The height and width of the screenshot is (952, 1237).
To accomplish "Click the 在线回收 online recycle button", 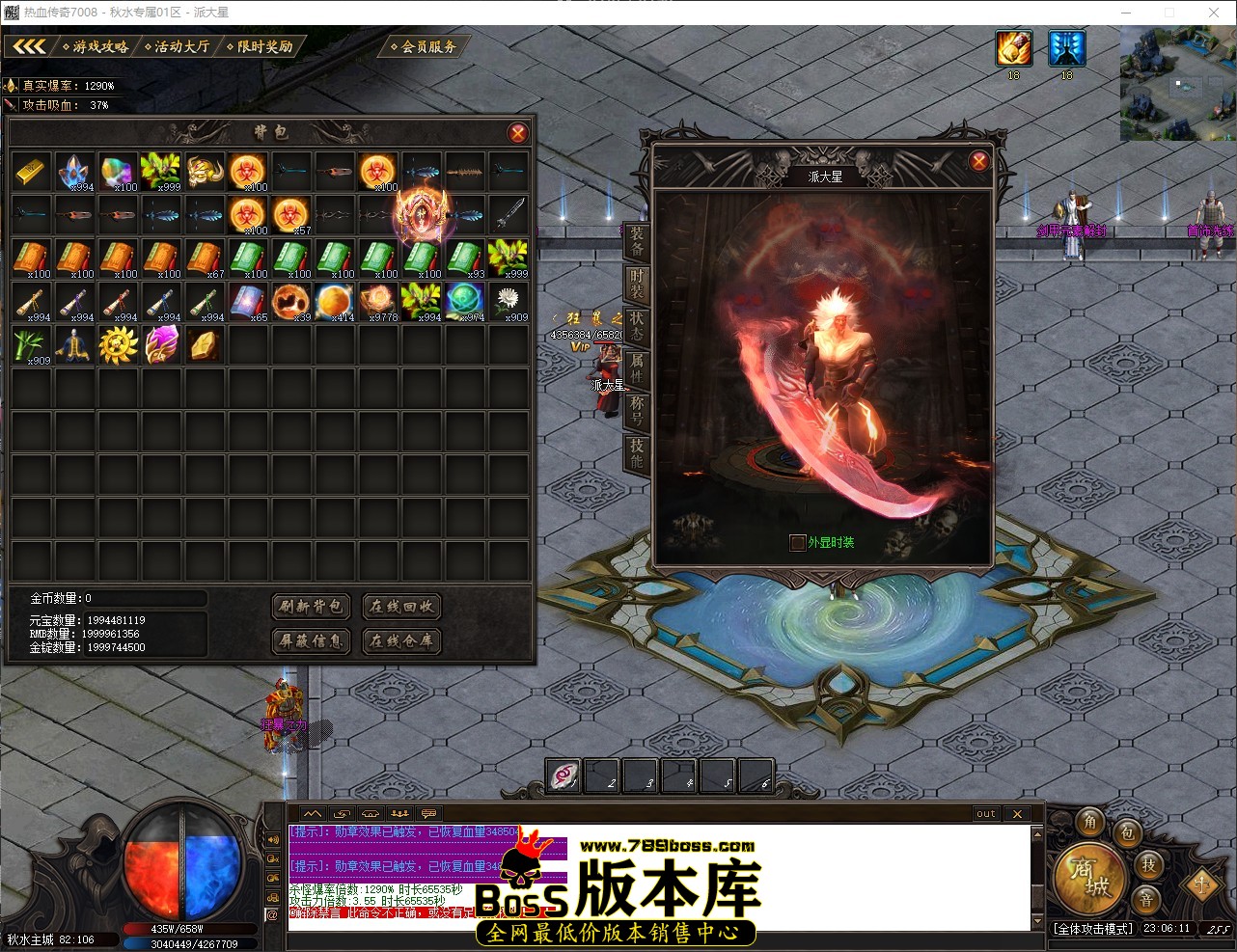I will [401, 607].
